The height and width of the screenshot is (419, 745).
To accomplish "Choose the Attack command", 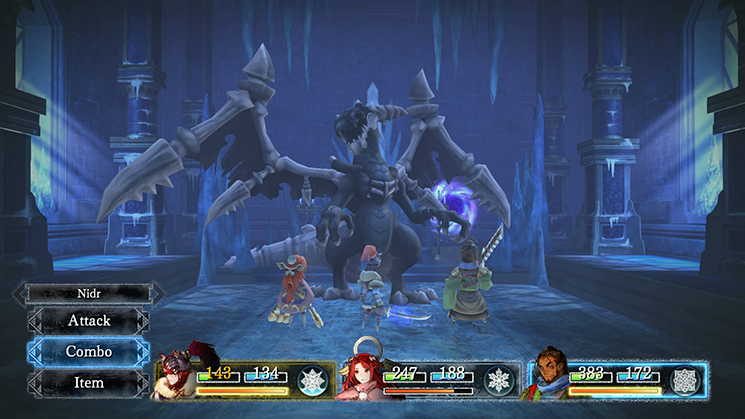I will [x=89, y=321].
